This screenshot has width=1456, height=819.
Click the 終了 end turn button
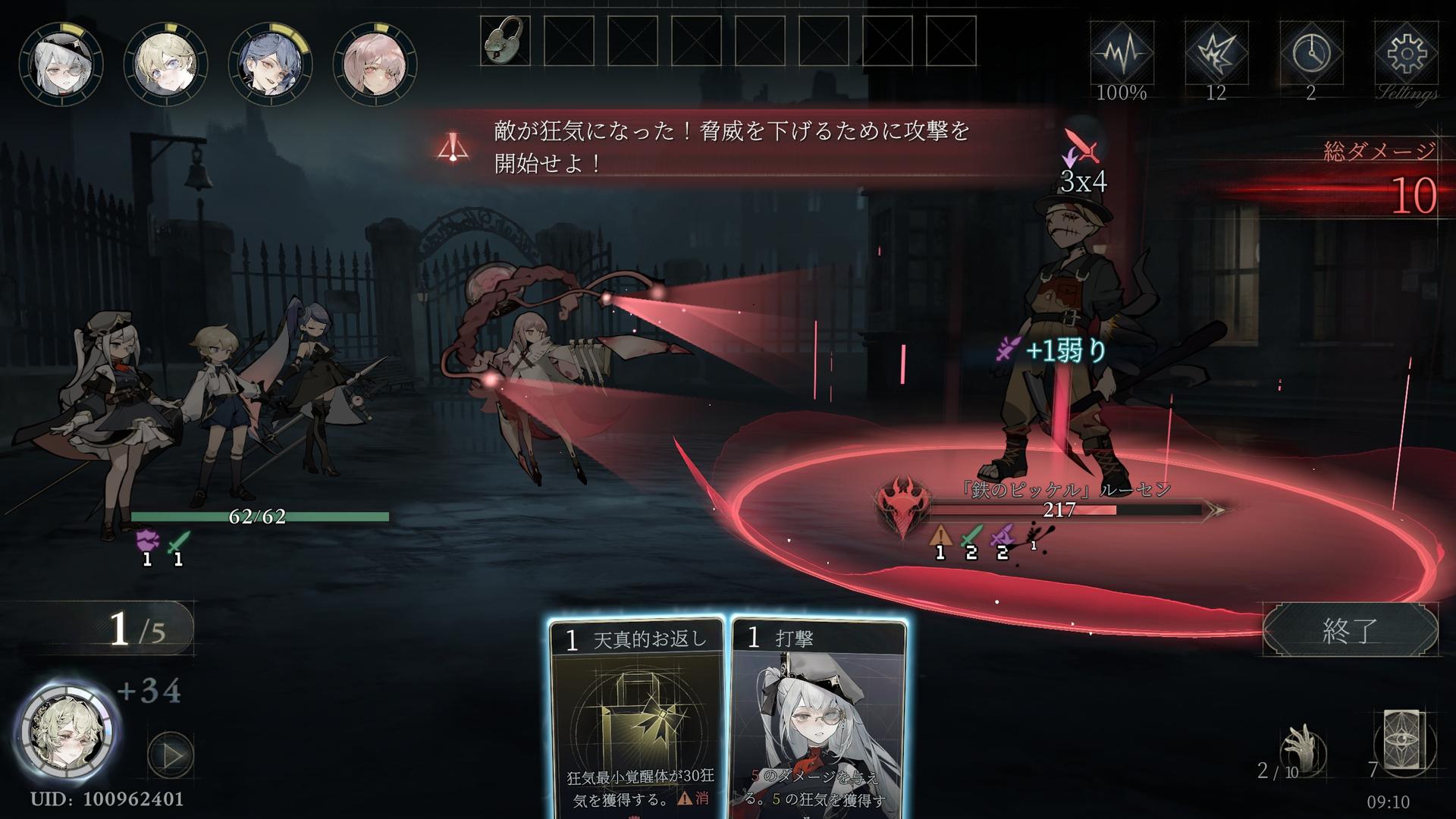(1350, 629)
